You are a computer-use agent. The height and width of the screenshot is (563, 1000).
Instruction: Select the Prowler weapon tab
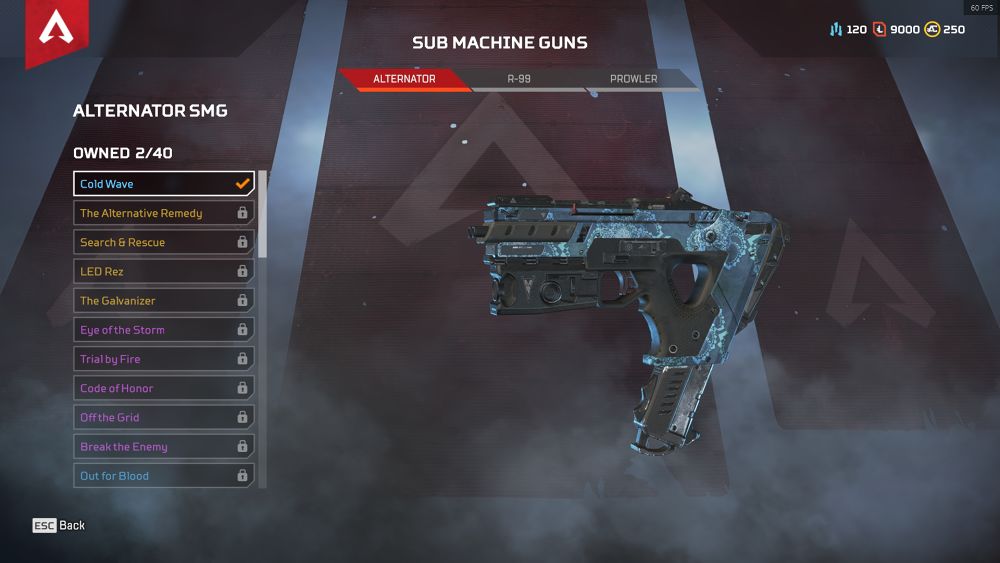click(633, 79)
